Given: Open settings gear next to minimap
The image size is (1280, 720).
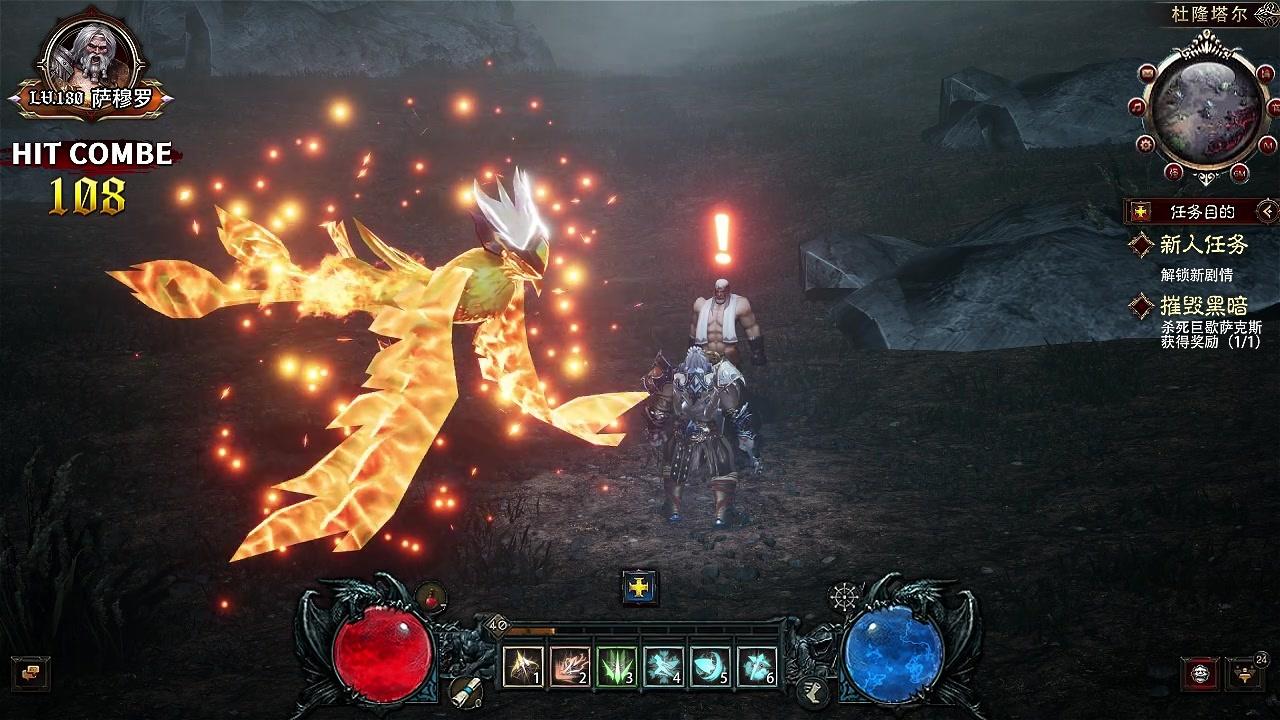Looking at the screenshot, I should click(x=1146, y=144).
